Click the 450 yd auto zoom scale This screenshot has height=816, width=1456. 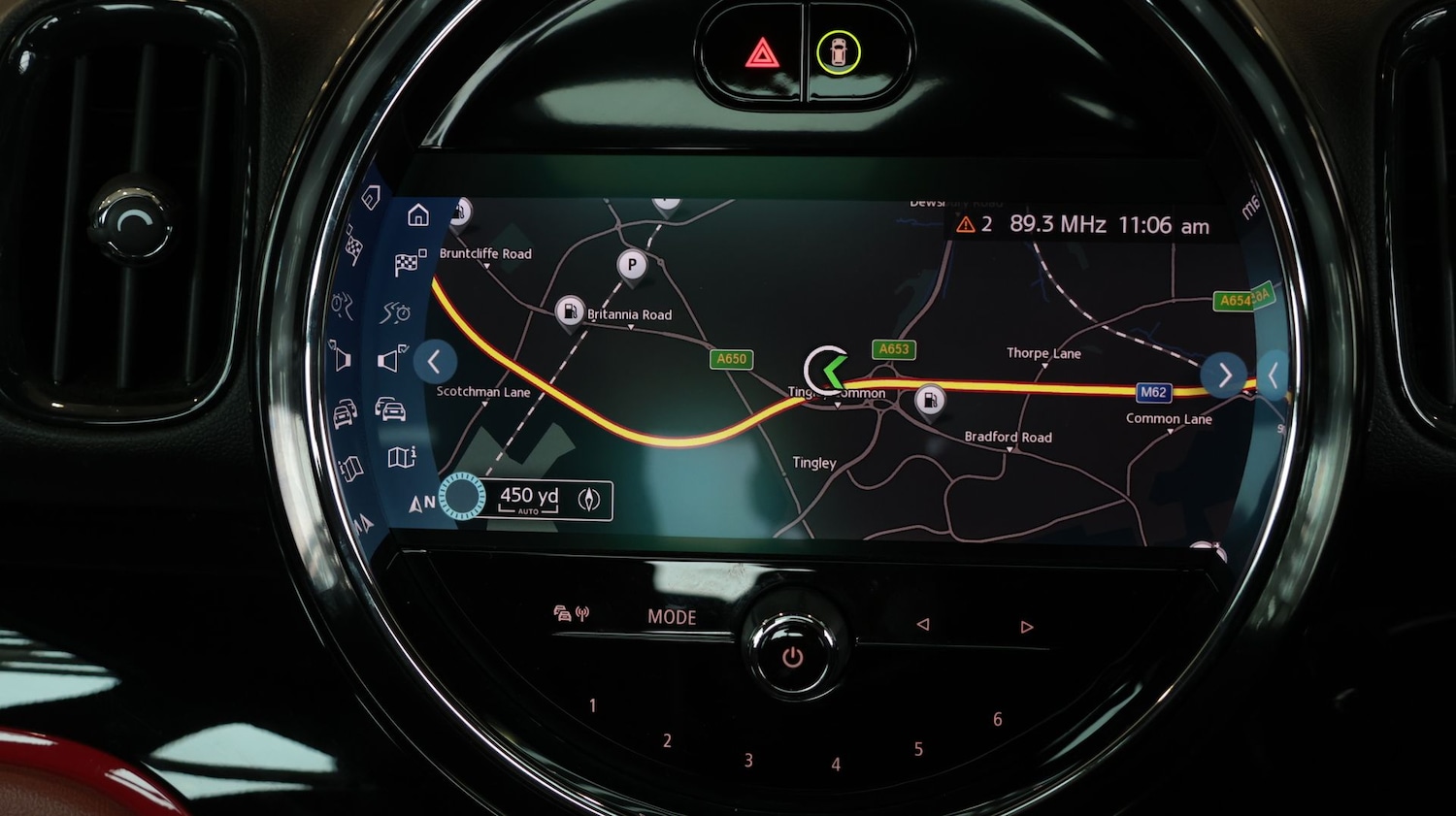click(x=529, y=499)
